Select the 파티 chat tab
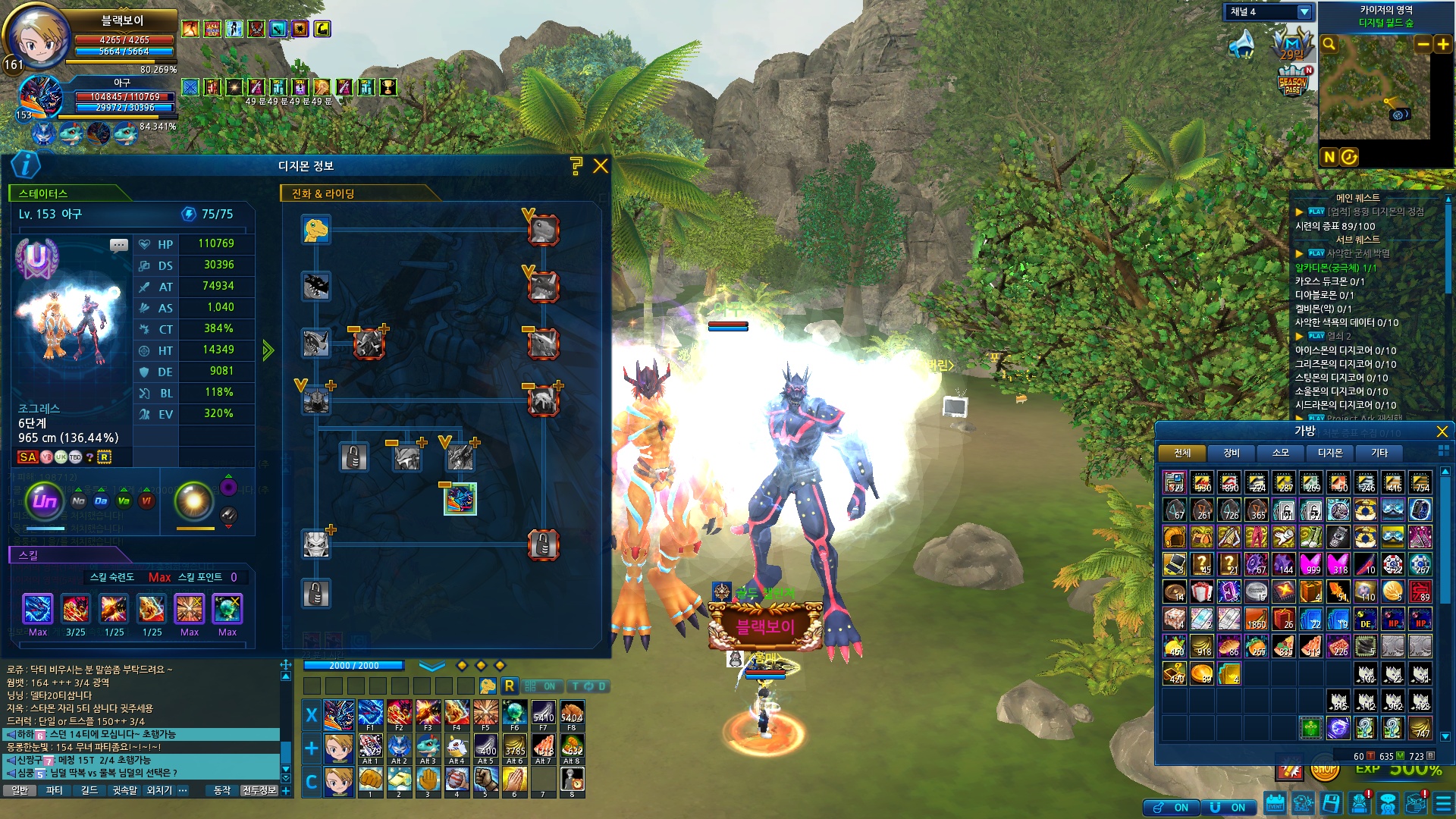1456x819 pixels. [55, 790]
